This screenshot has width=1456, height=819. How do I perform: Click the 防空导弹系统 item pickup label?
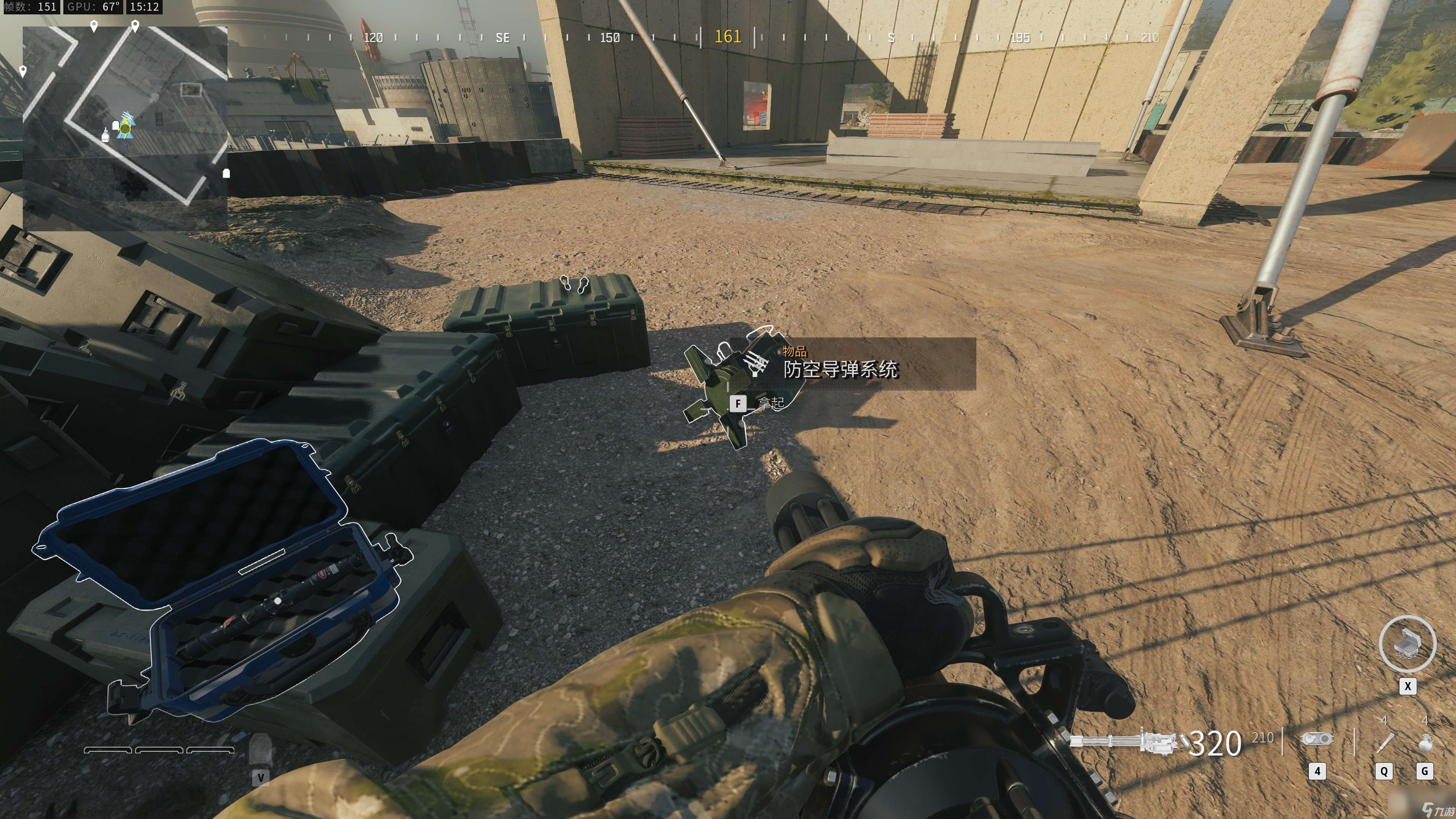click(x=840, y=369)
